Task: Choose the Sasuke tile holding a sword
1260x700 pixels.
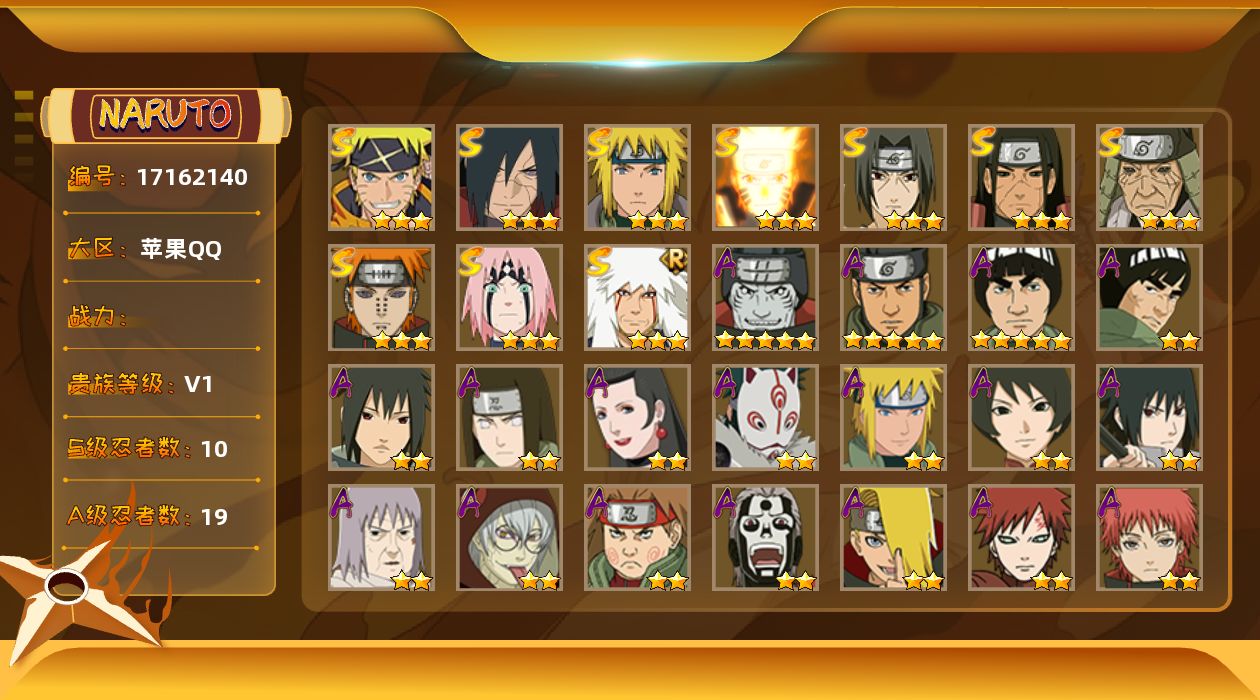Action: pos(1149,417)
